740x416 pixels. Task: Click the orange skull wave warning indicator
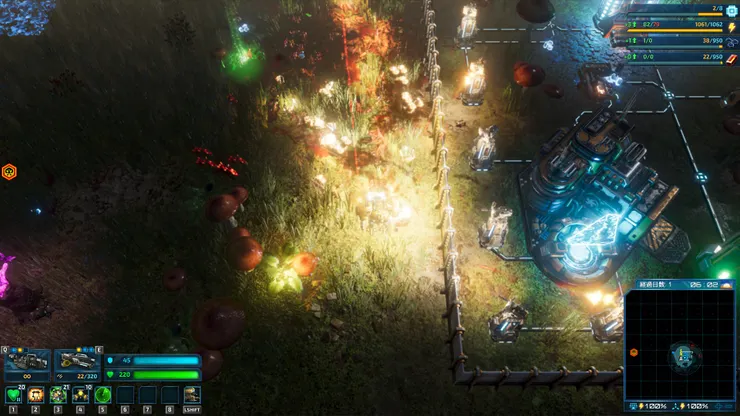pyautogui.click(x=9, y=171)
